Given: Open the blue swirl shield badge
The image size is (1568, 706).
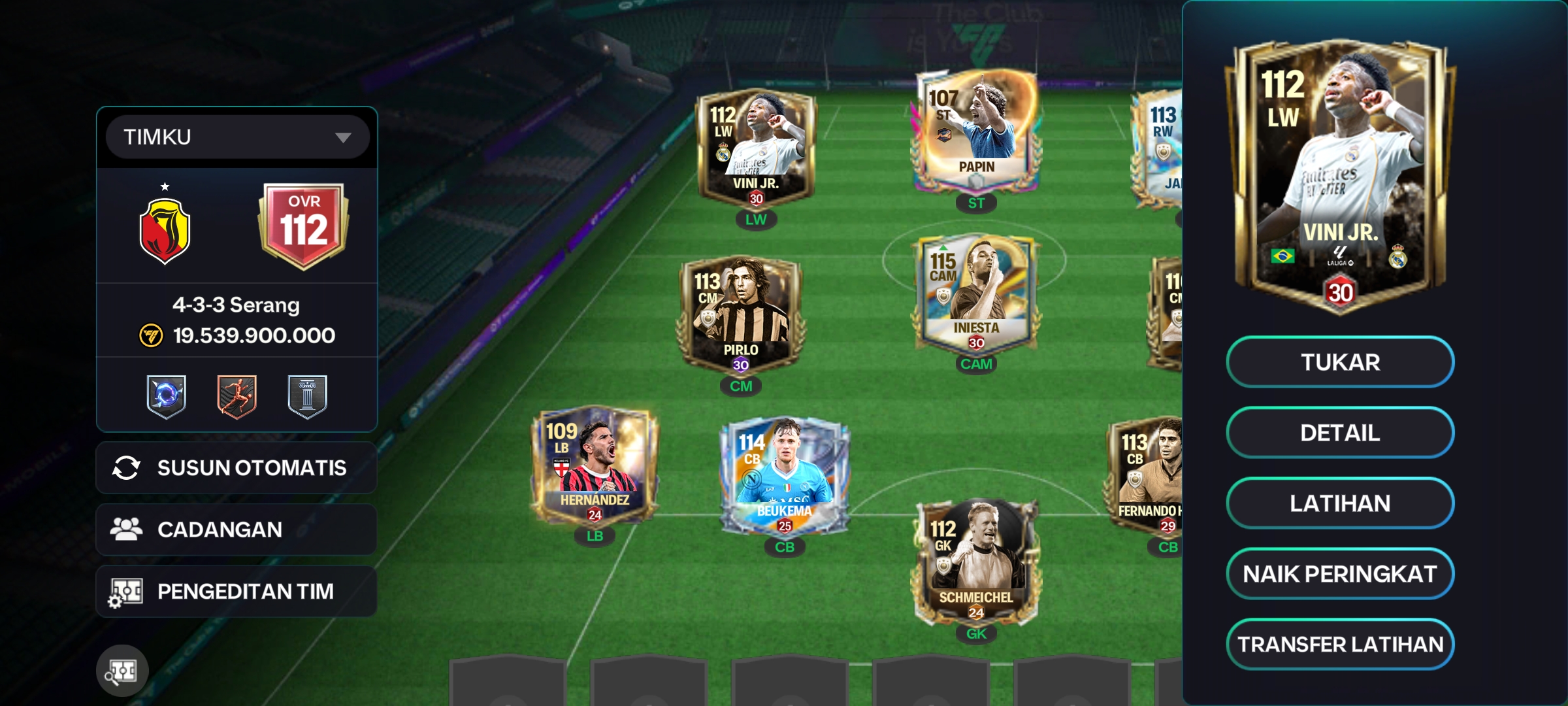Looking at the screenshot, I should coord(167,396).
